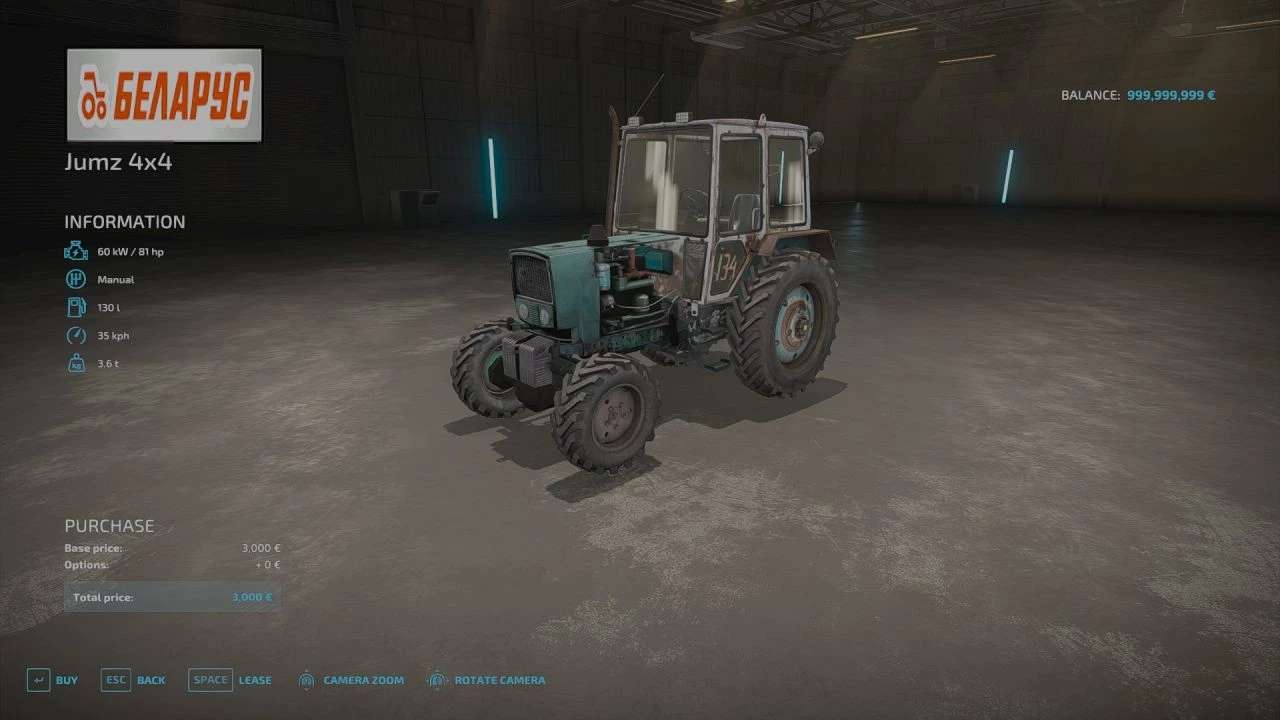Click the max speed gauge icon
This screenshot has width=1280, height=720.
coord(76,336)
